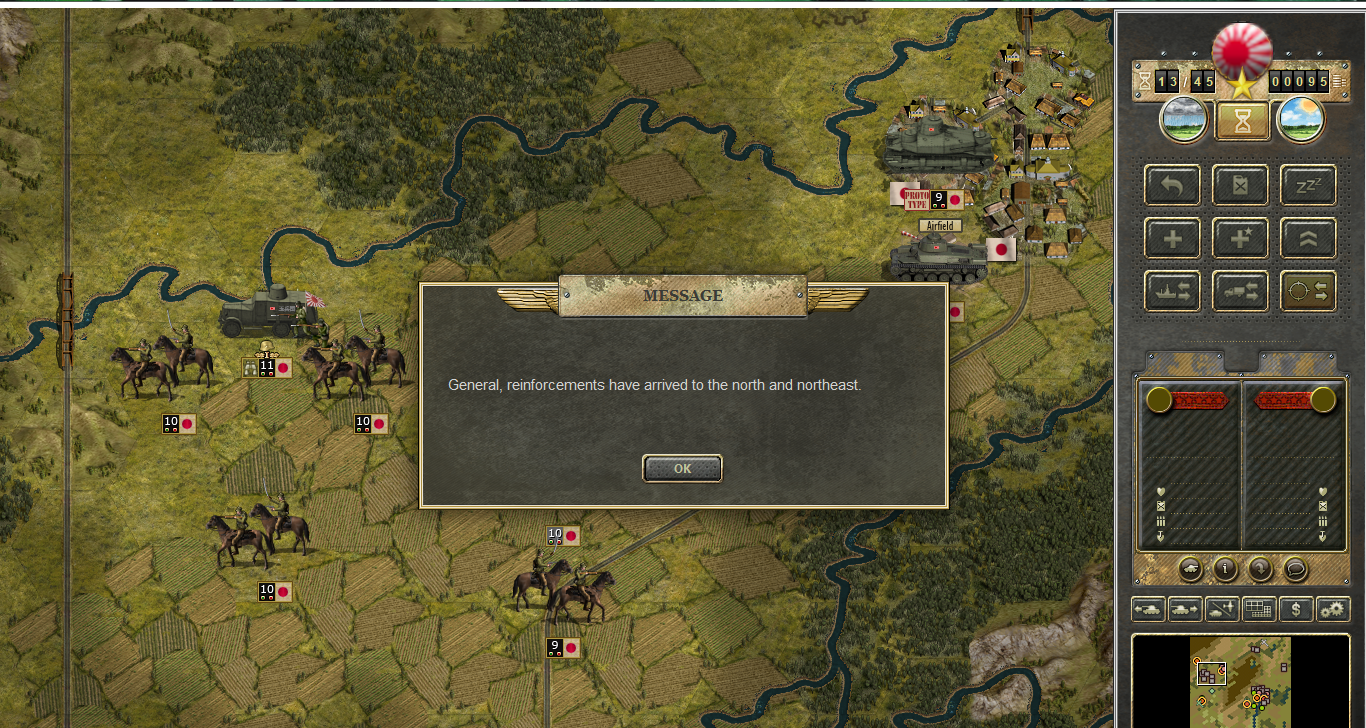The height and width of the screenshot is (728, 1366).
Task: End the turn with the hourglass button
Action: tap(1242, 121)
